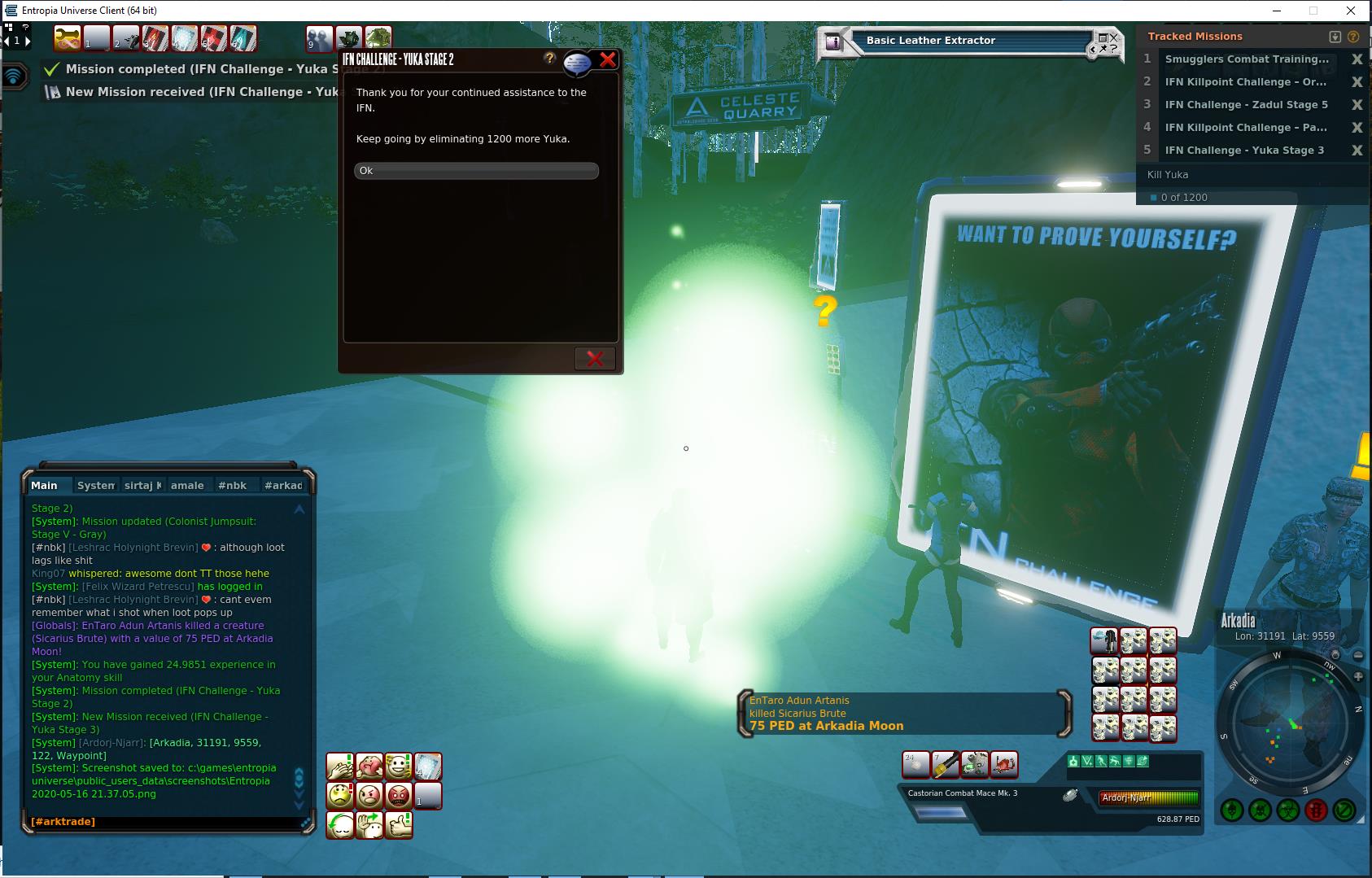Close the IFN Challenge dialog title bar X

point(608,59)
